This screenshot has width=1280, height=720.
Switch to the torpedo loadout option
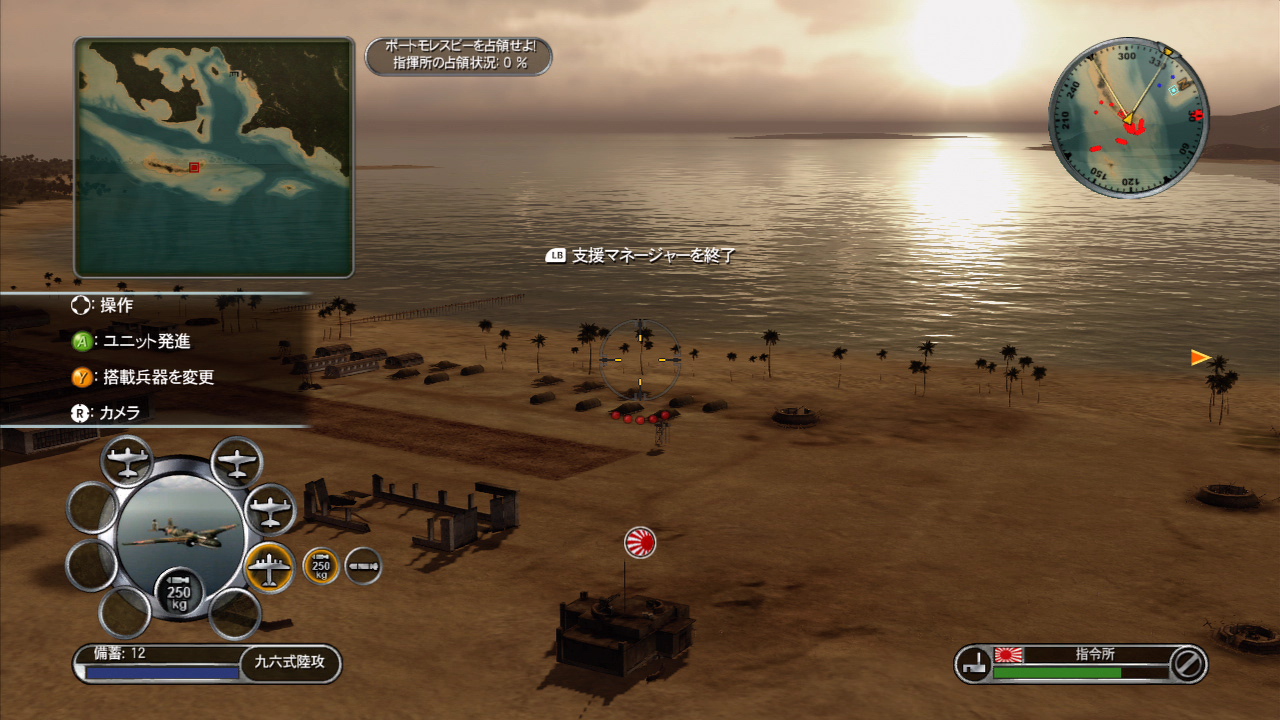pos(363,567)
